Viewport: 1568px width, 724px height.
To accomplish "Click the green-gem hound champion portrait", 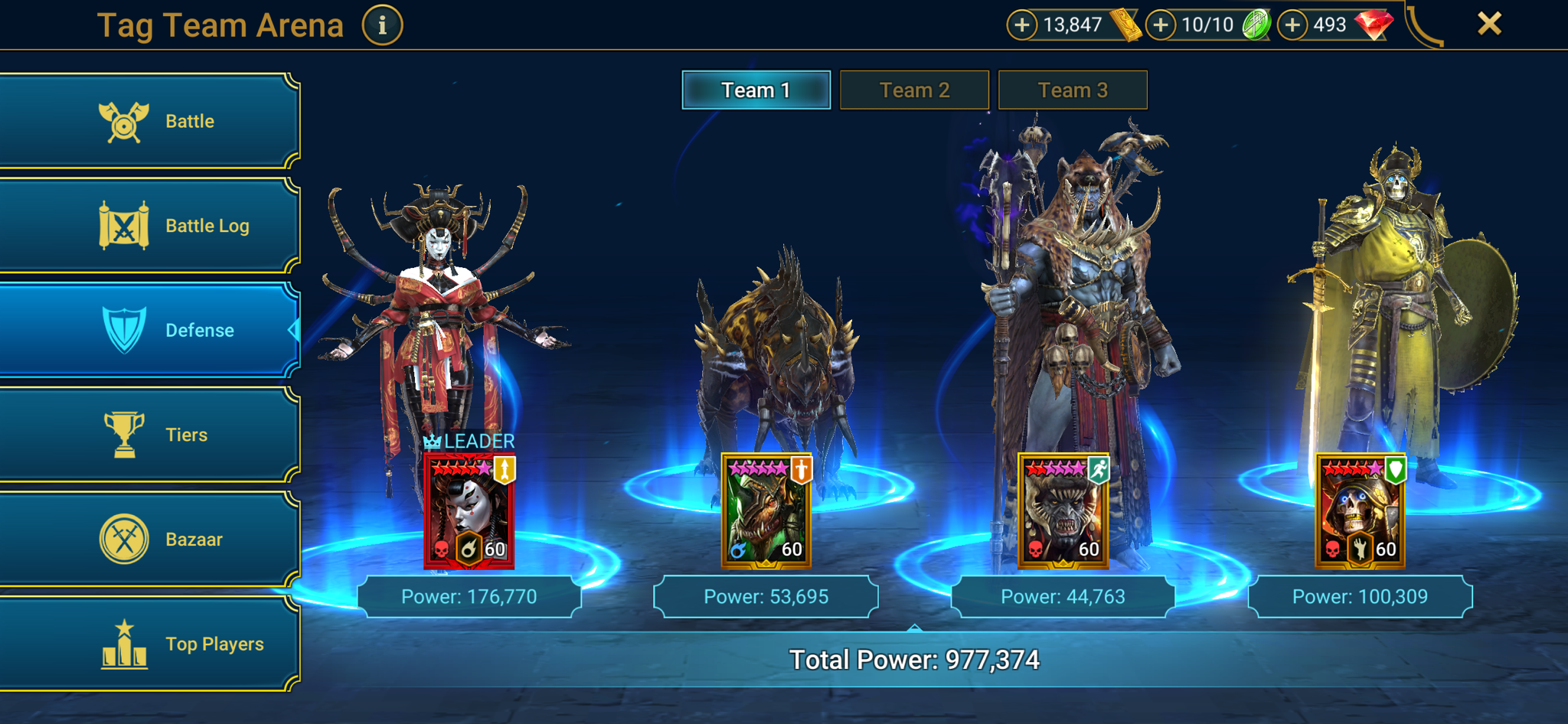I will point(766,509).
